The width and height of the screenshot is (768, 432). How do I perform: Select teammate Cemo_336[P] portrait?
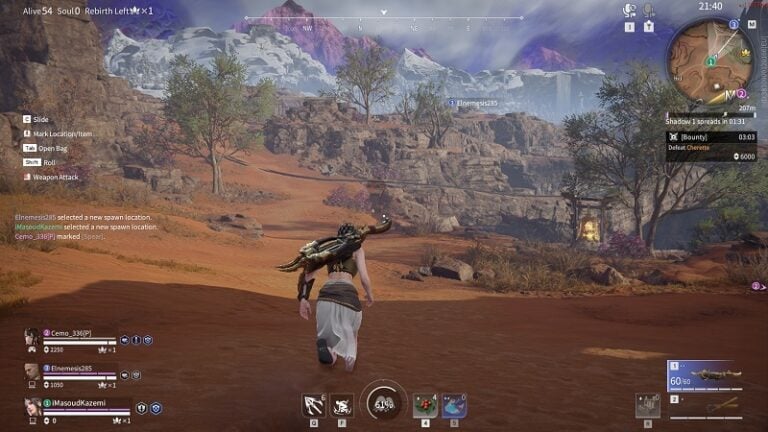tap(32, 337)
